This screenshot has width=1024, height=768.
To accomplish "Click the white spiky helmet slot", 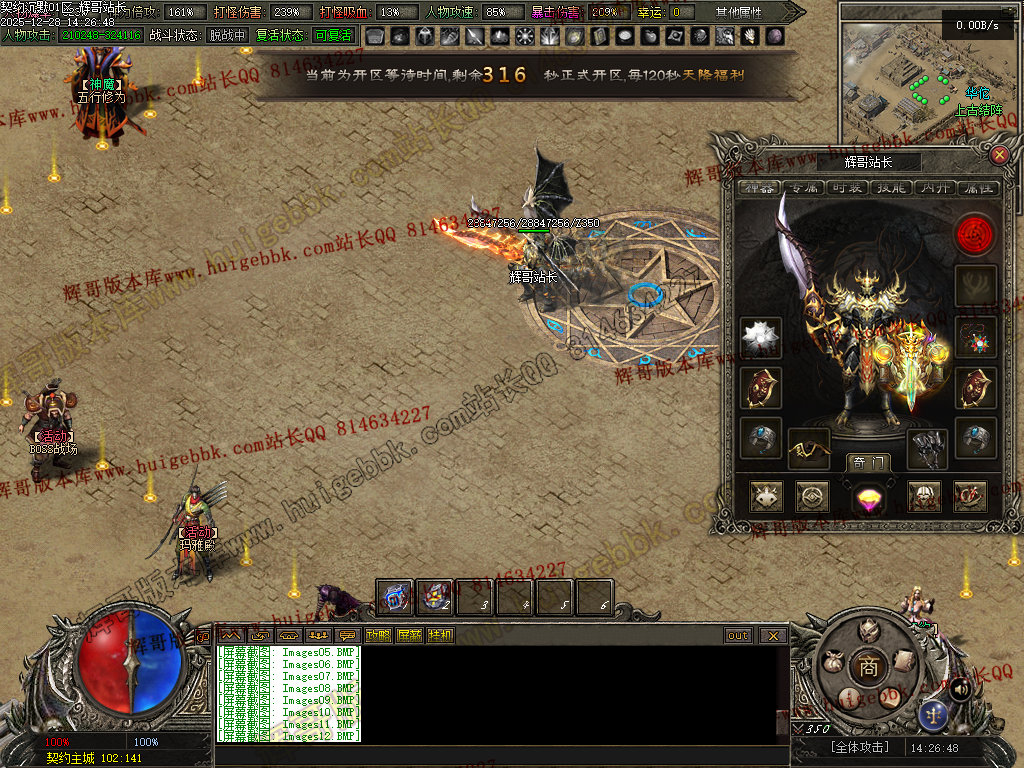I will pos(761,338).
